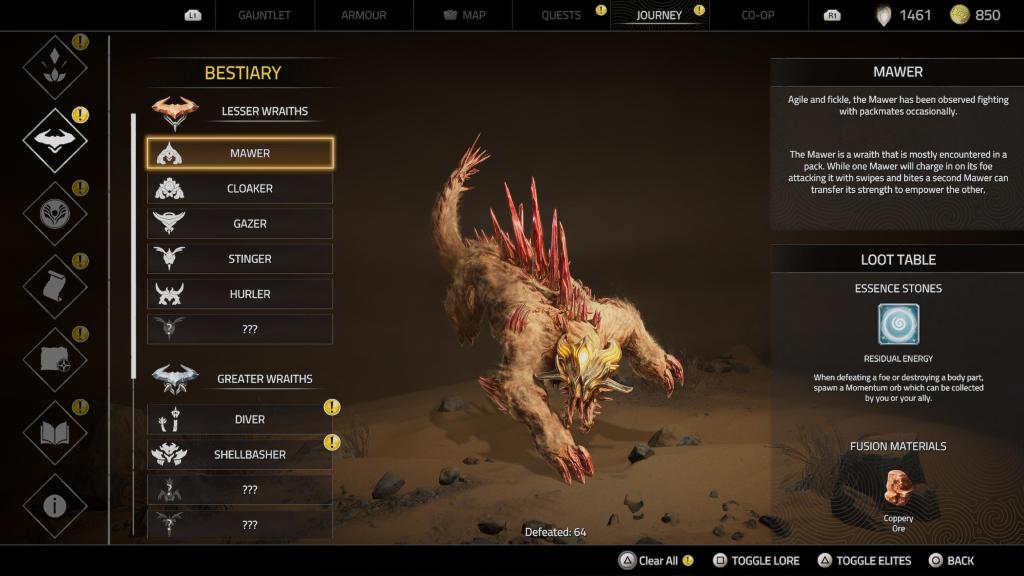This screenshot has width=1024, height=576.
Task: Select the scroll journal category icon
Action: (x=54, y=286)
